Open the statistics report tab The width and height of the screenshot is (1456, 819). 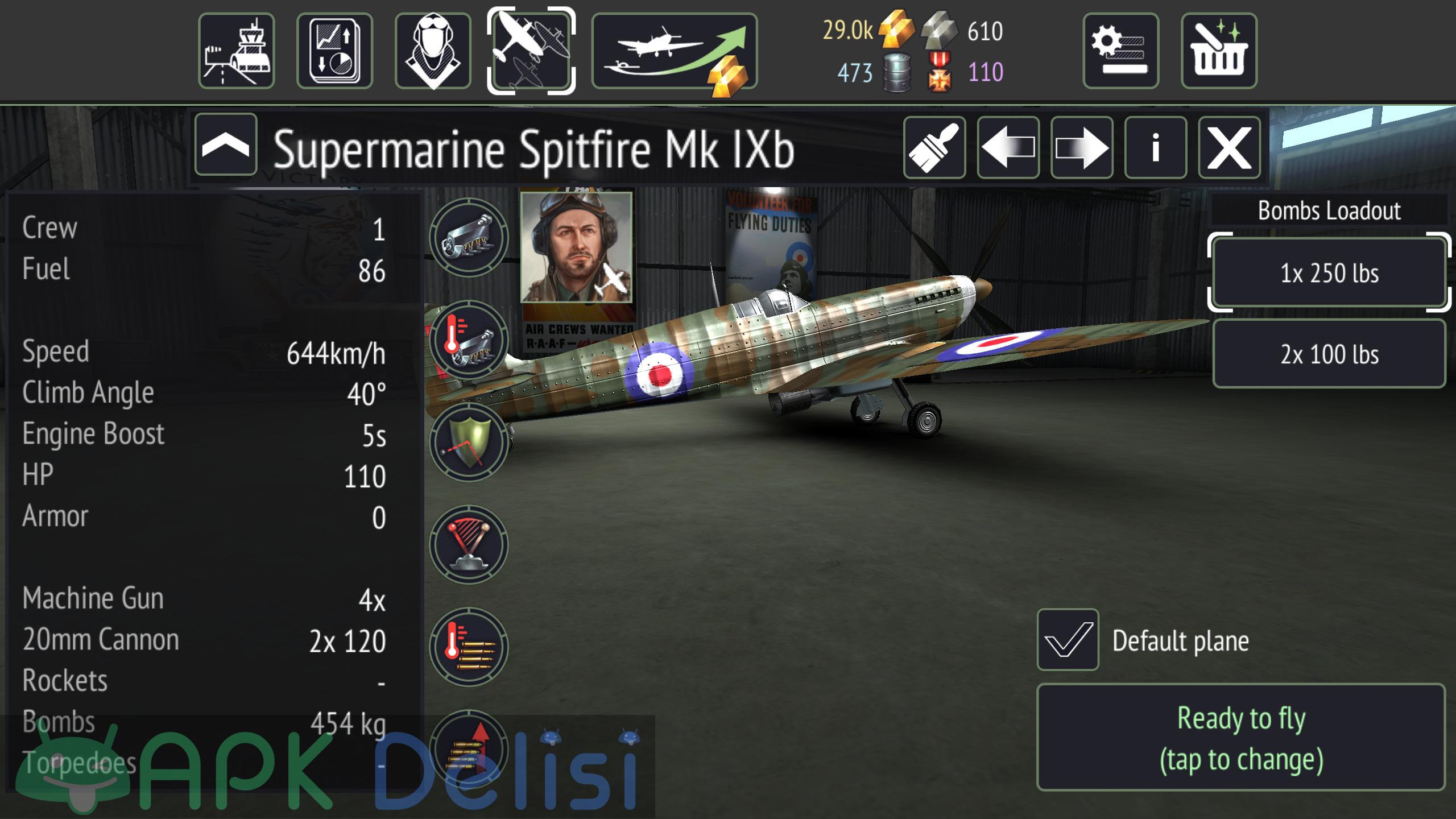pyautogui.click(x=334, y=51)
